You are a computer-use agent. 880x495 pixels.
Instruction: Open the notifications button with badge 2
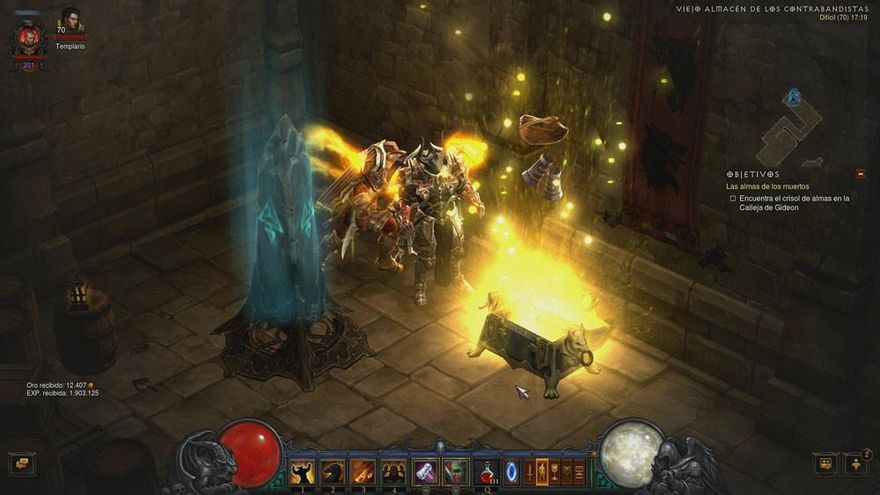857,463
